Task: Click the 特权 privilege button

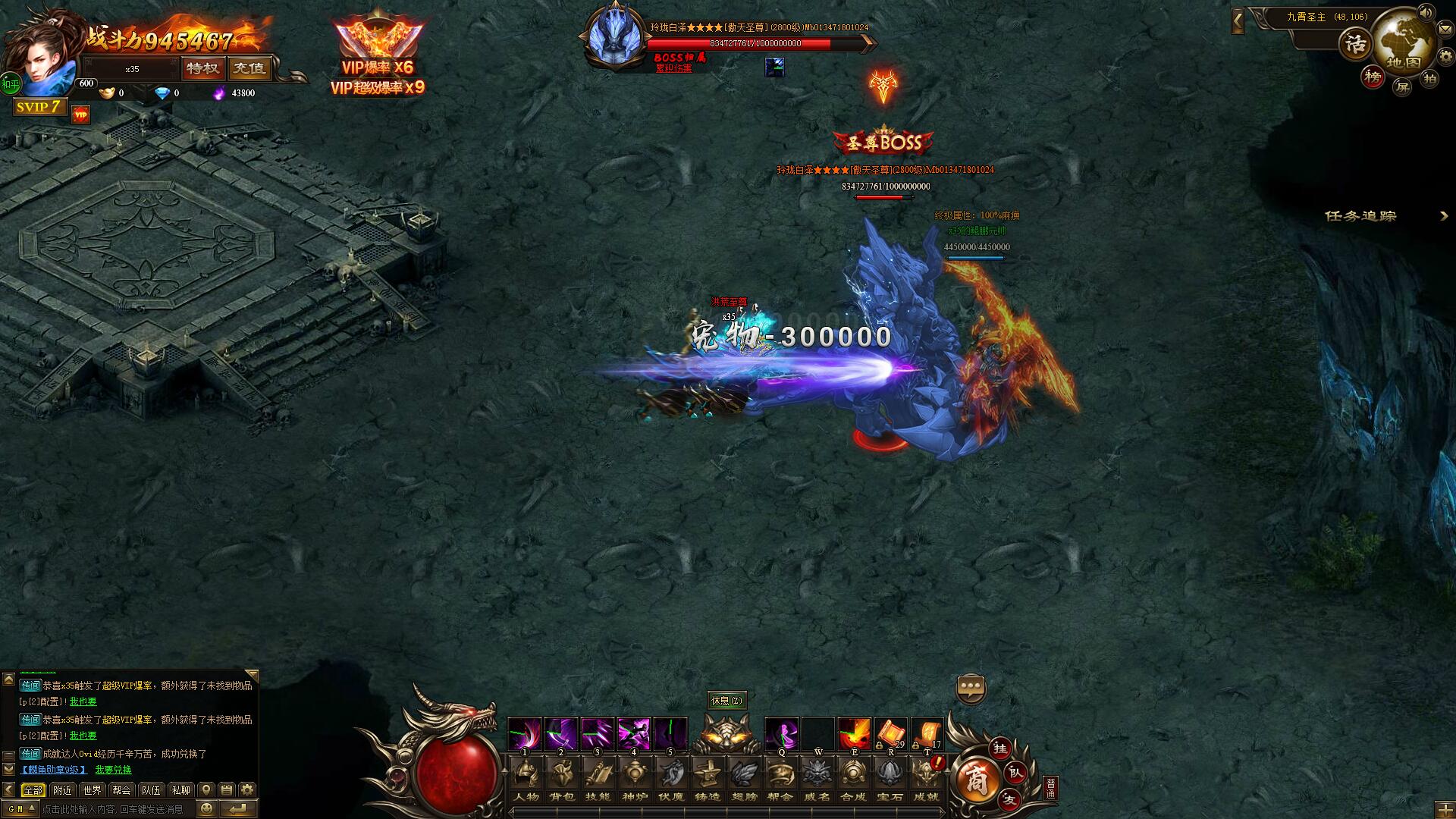Action: pos(202,68)
